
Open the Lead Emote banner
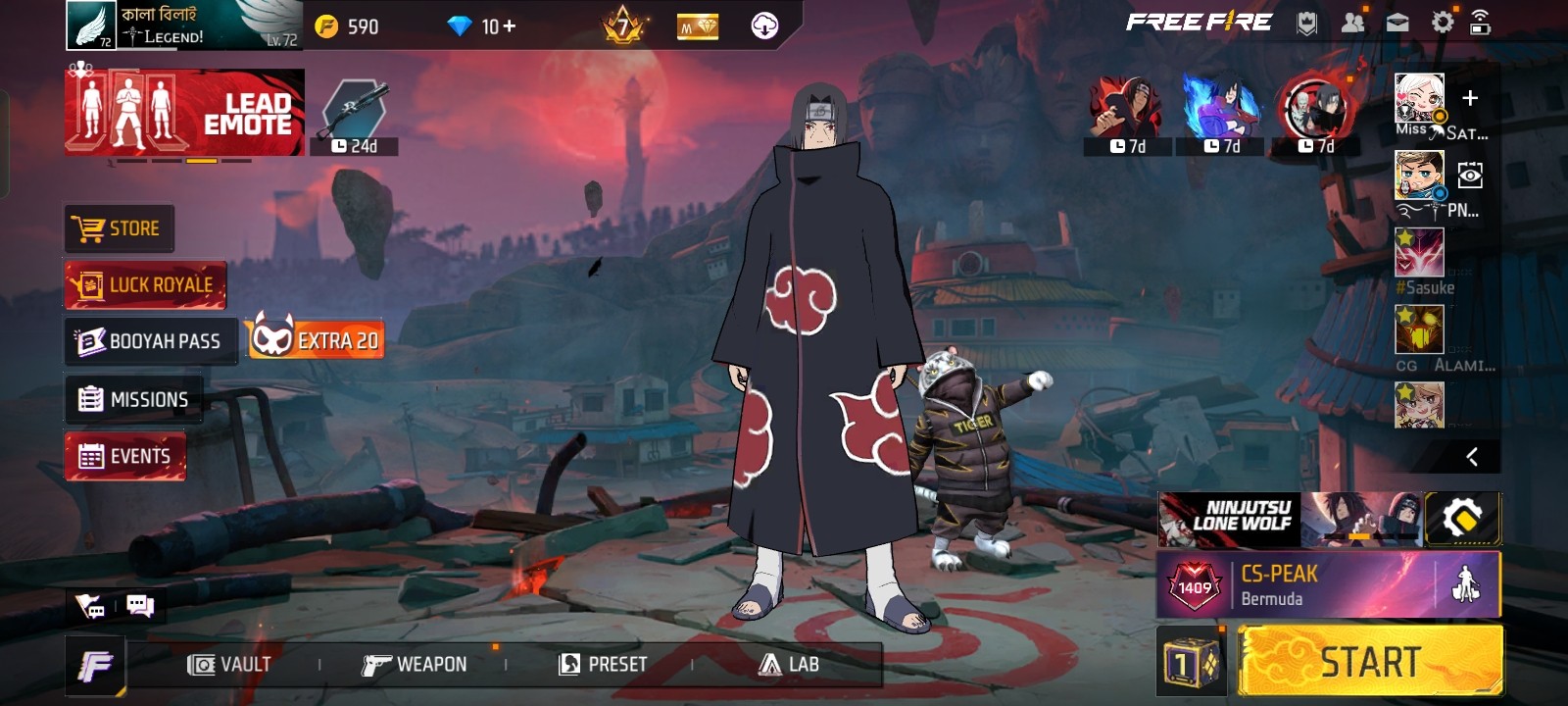[185, 113]
